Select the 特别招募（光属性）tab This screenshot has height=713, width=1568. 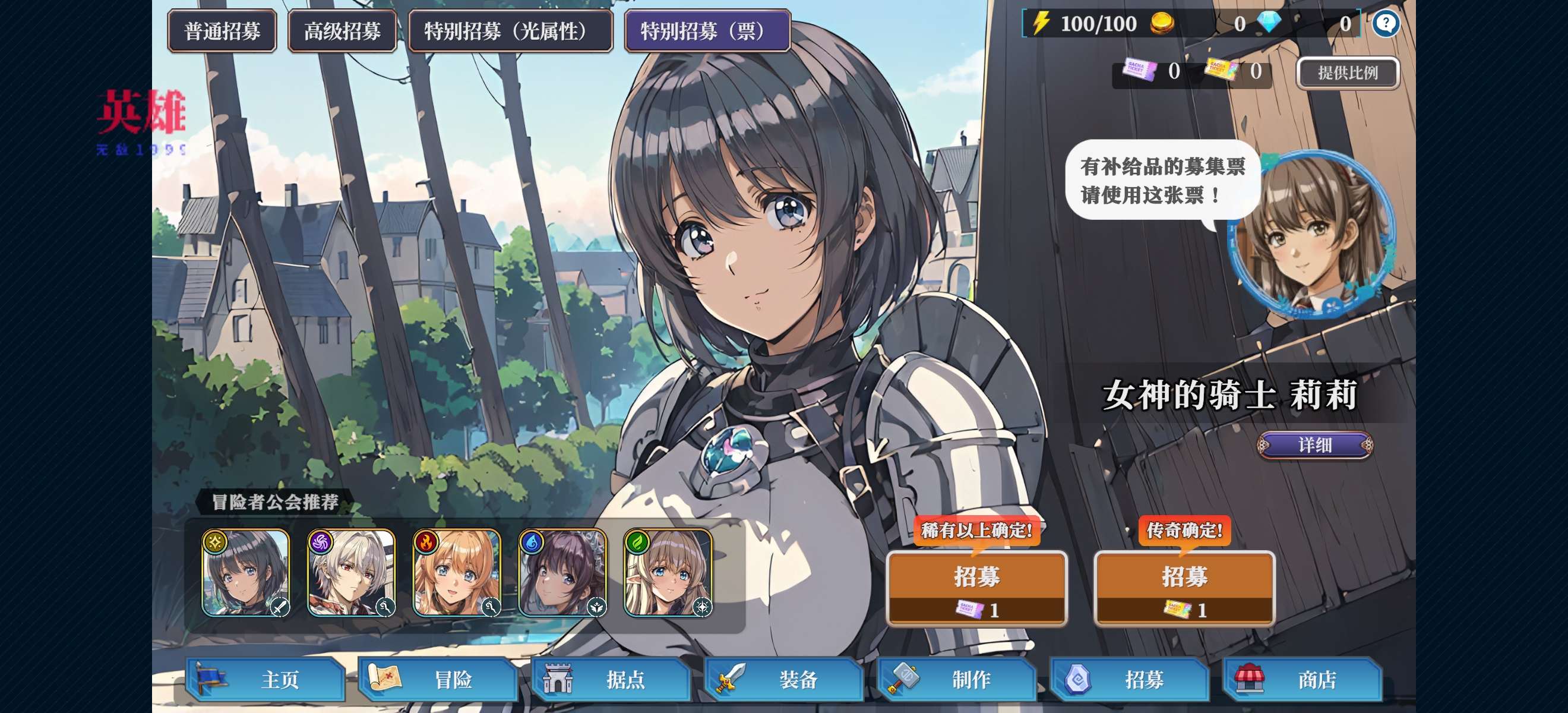pyautogui.click(x=510, y=31)
